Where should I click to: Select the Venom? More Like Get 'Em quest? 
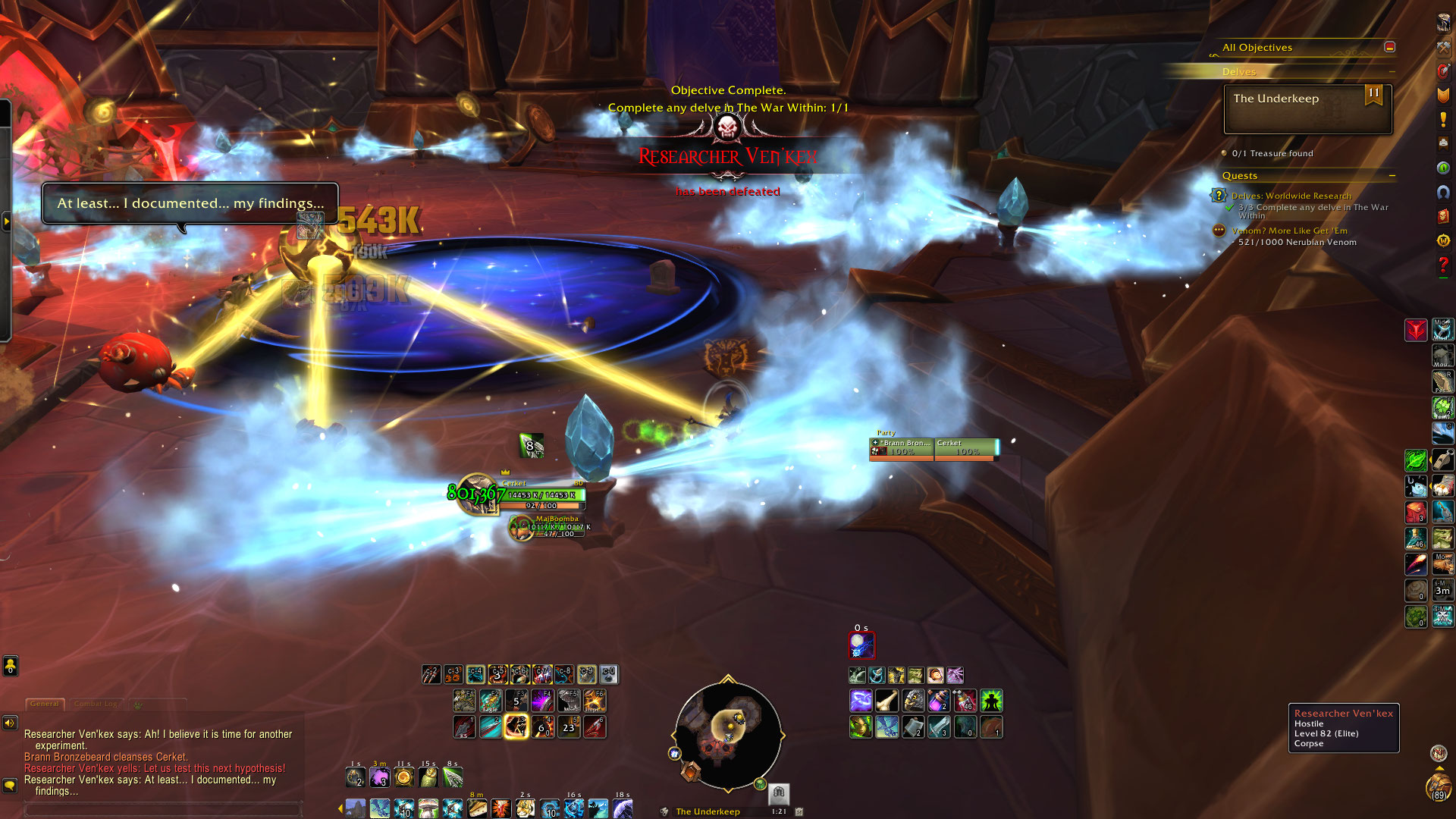coord(1289,231)
